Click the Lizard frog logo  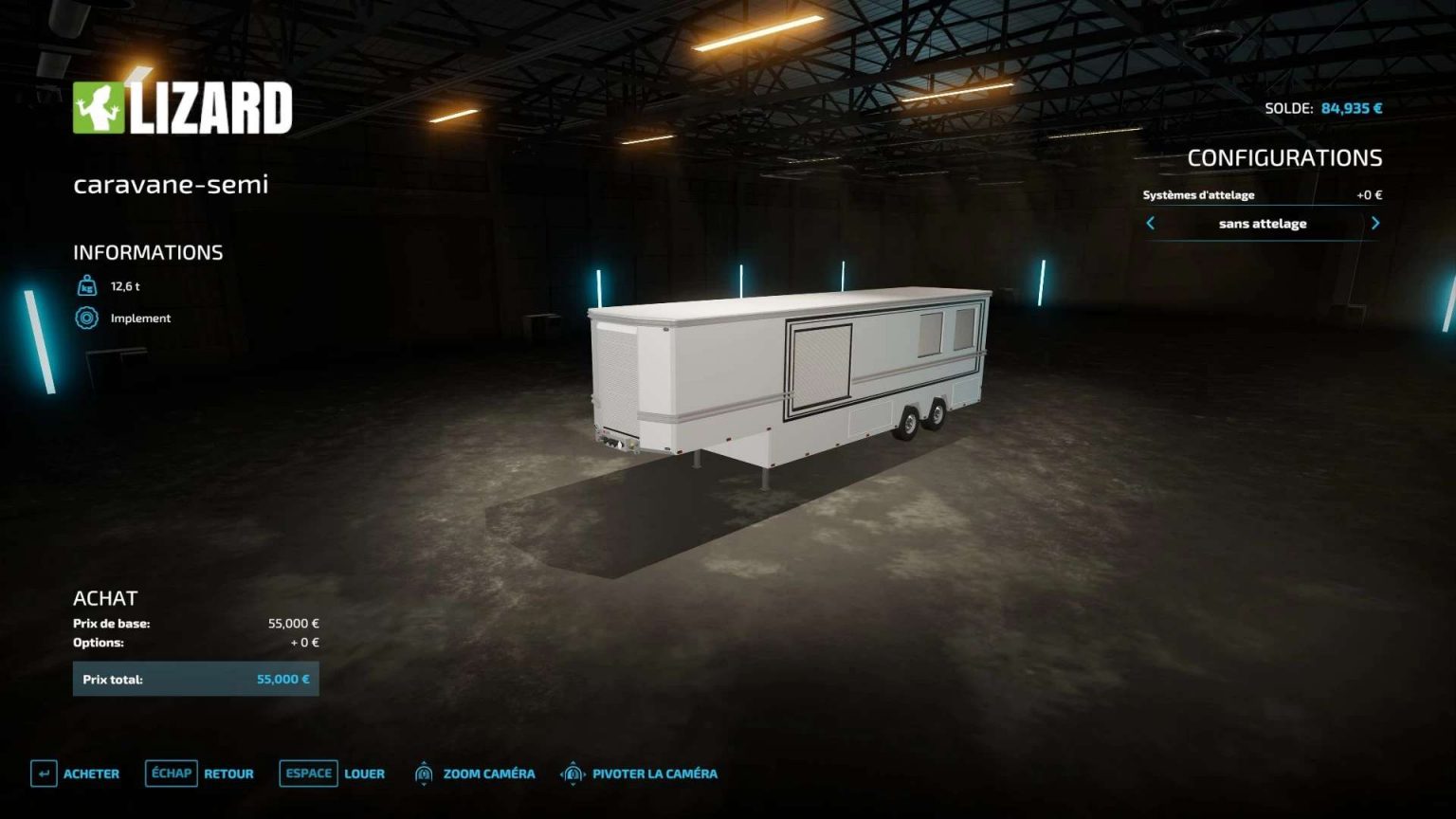[100, 106]
